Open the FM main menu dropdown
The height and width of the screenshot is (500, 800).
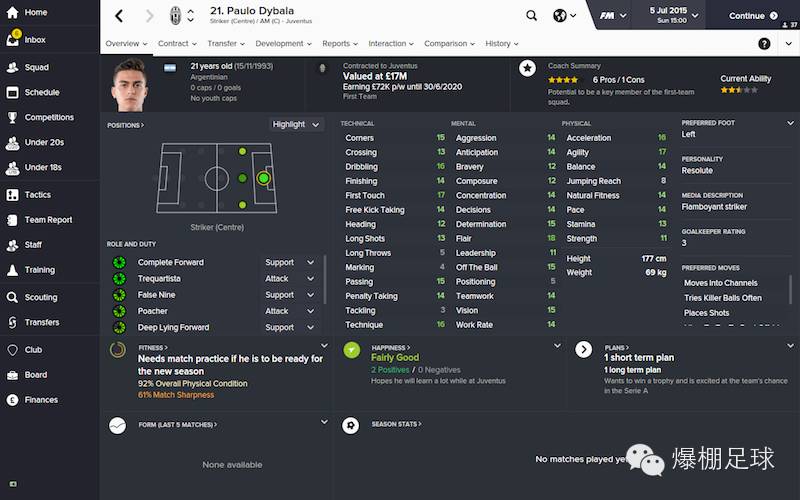click(611, 16)
